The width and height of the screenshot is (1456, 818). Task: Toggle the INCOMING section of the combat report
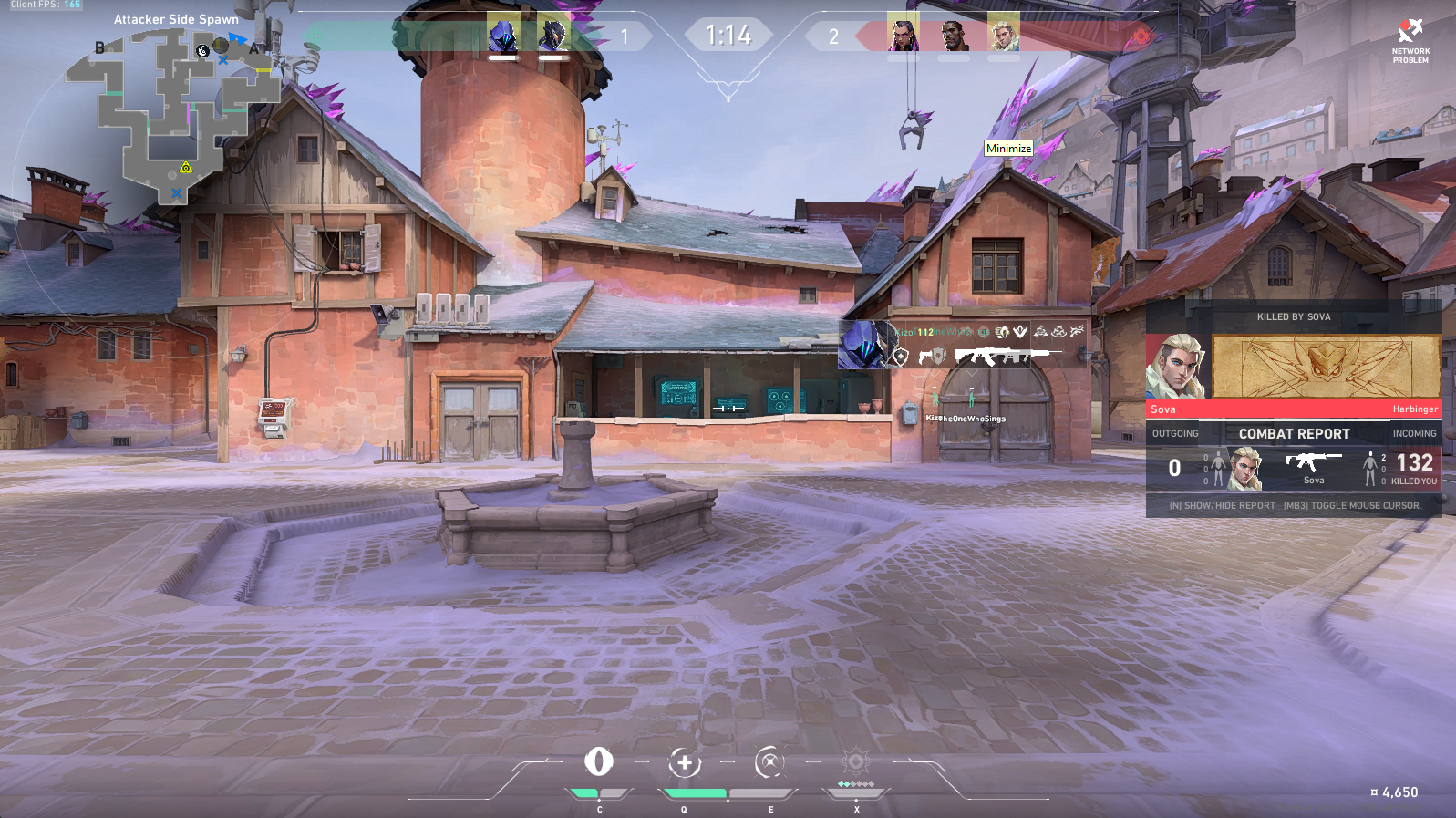[1414, 433]
